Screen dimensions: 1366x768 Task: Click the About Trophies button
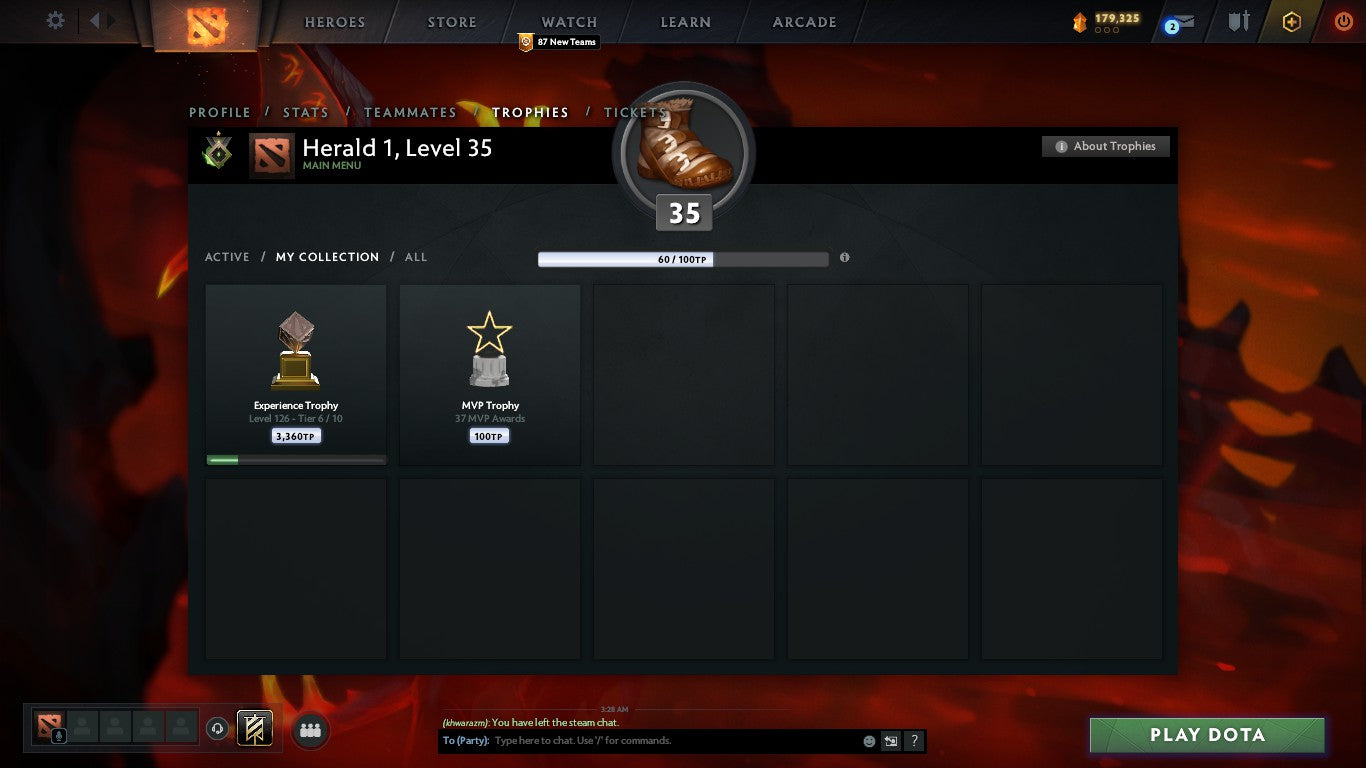pyautogui.click(x=1106, y=146)
